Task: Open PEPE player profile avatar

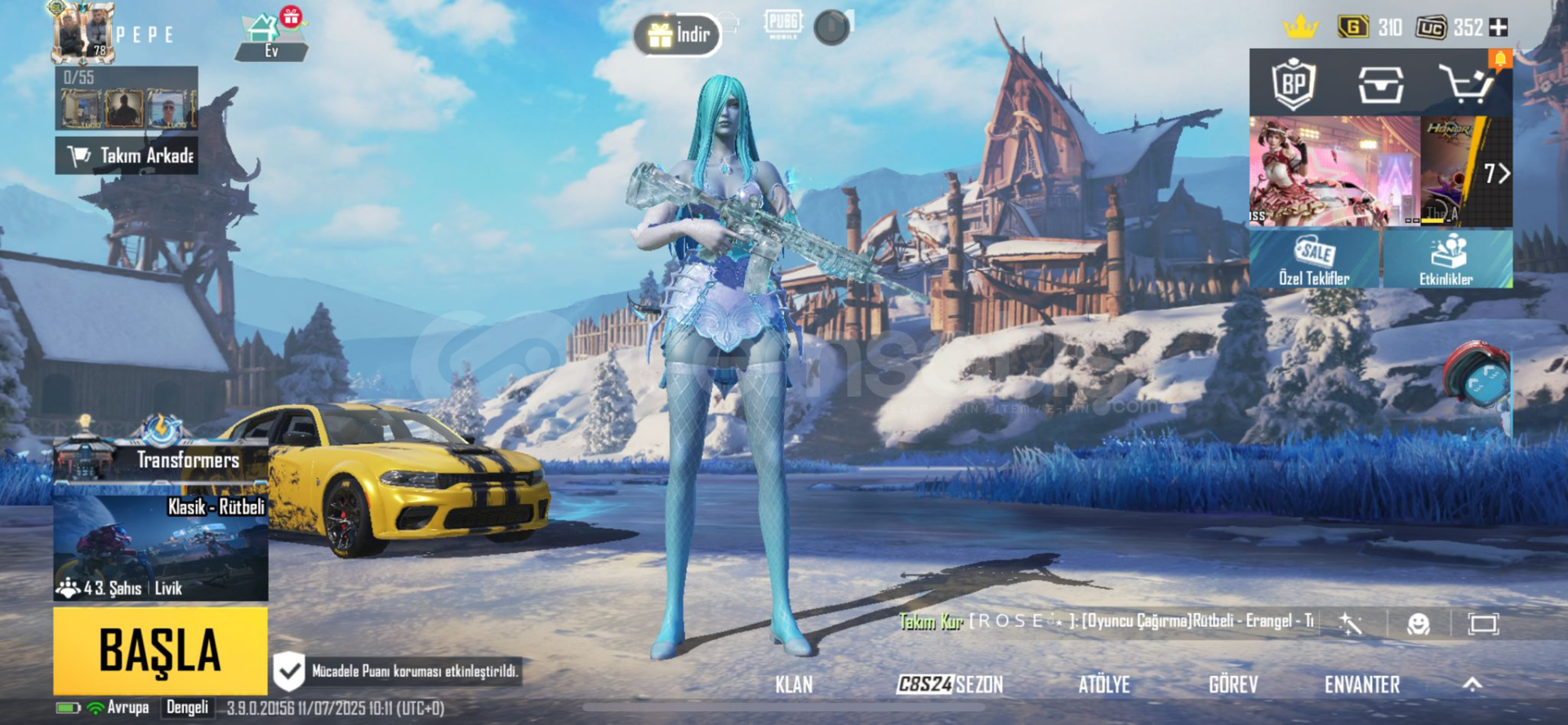Action: point(83,33)
